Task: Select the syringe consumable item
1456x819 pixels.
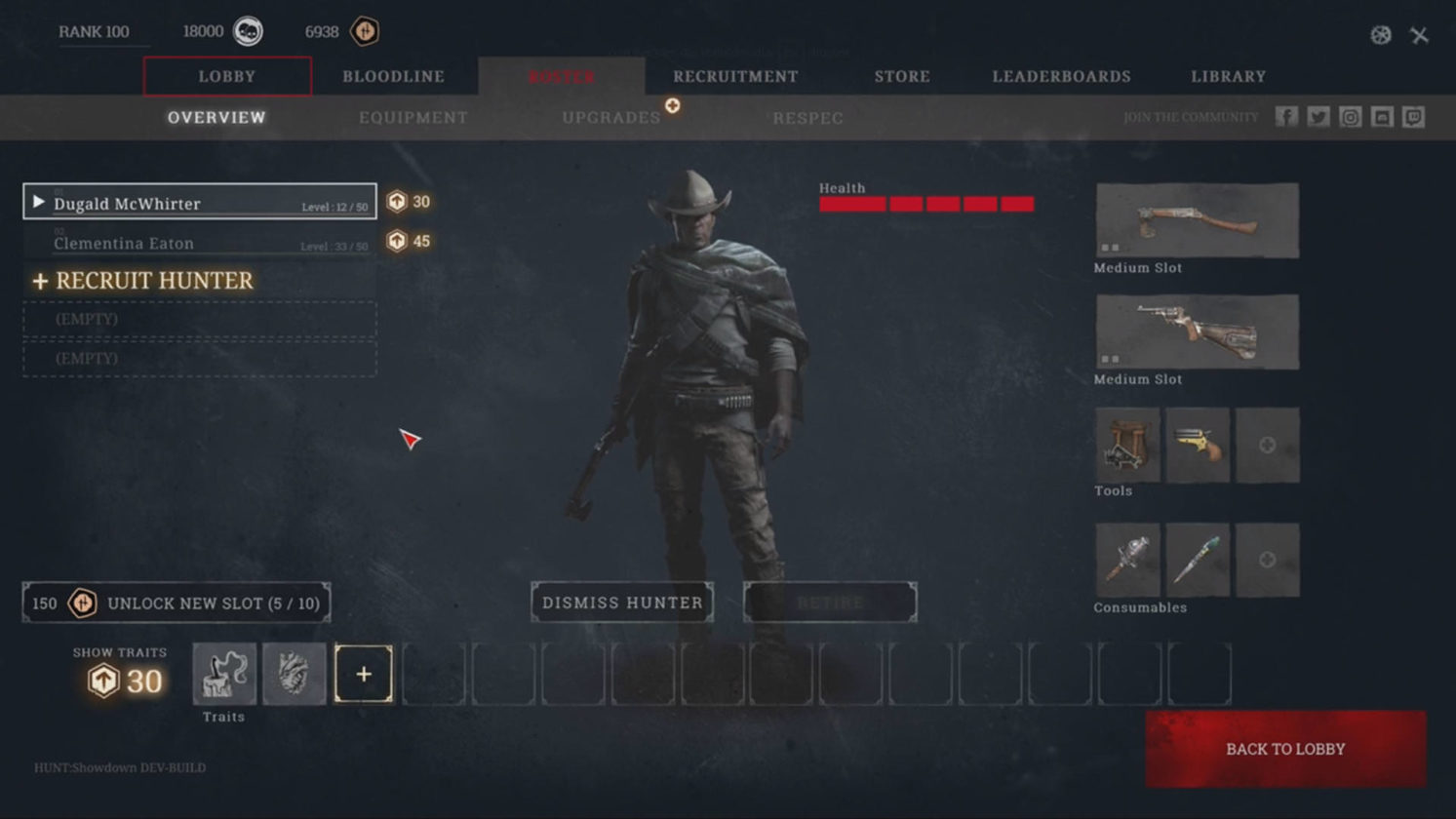Action: 1198,559
